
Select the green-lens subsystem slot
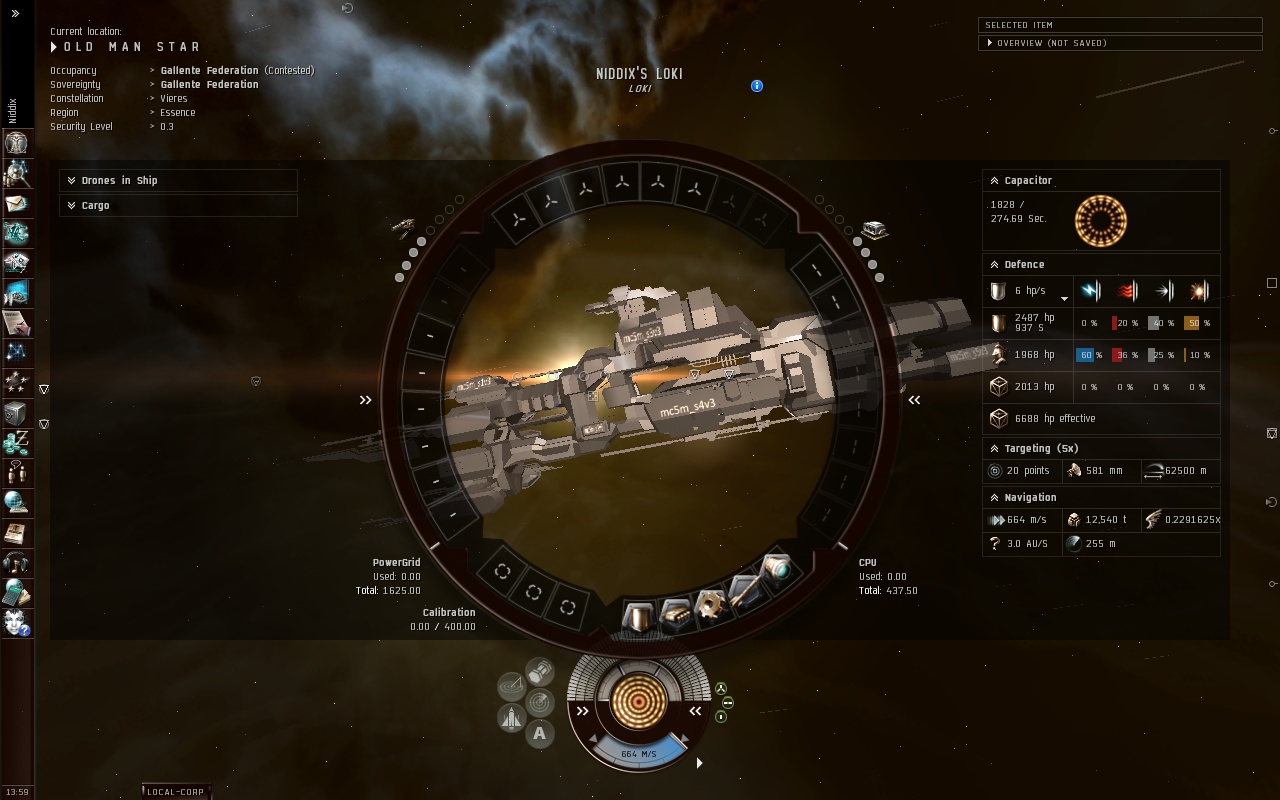[777, 570]
